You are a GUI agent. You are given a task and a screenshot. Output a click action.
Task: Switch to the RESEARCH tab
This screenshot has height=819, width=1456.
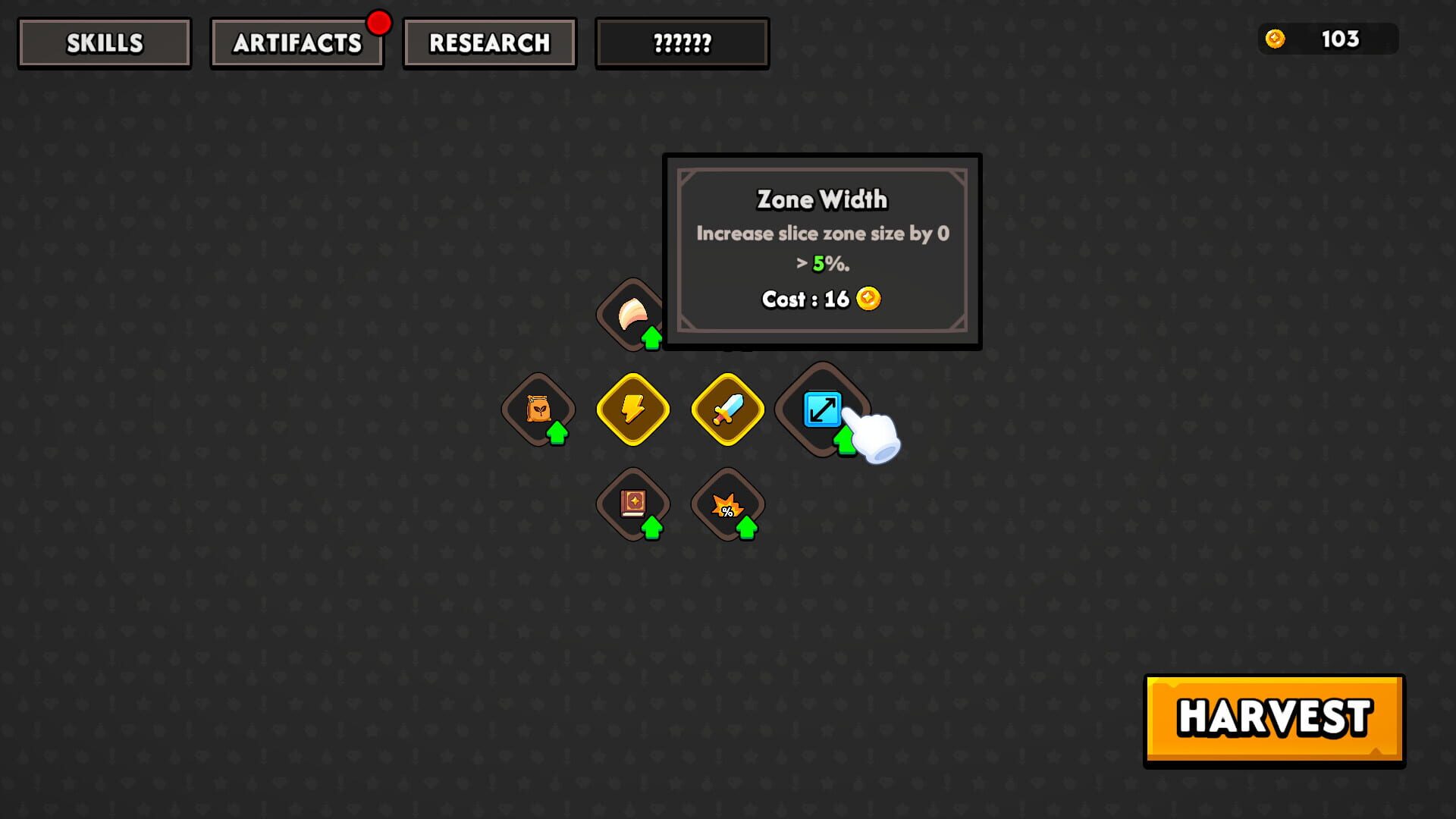click(489, 42)
